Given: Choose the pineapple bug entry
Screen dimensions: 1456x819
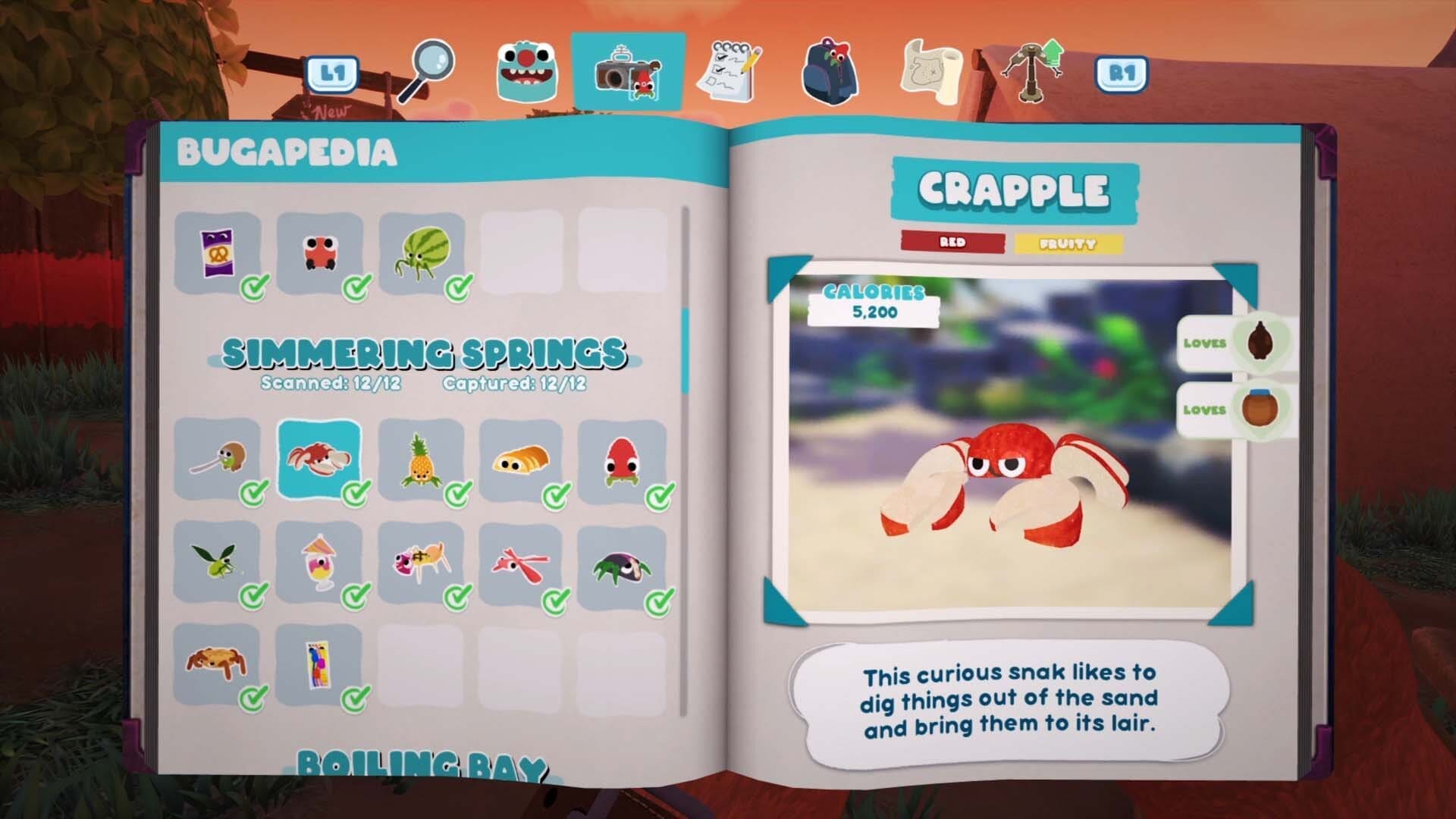Looking at the screenshot, I should coord(420,460).
